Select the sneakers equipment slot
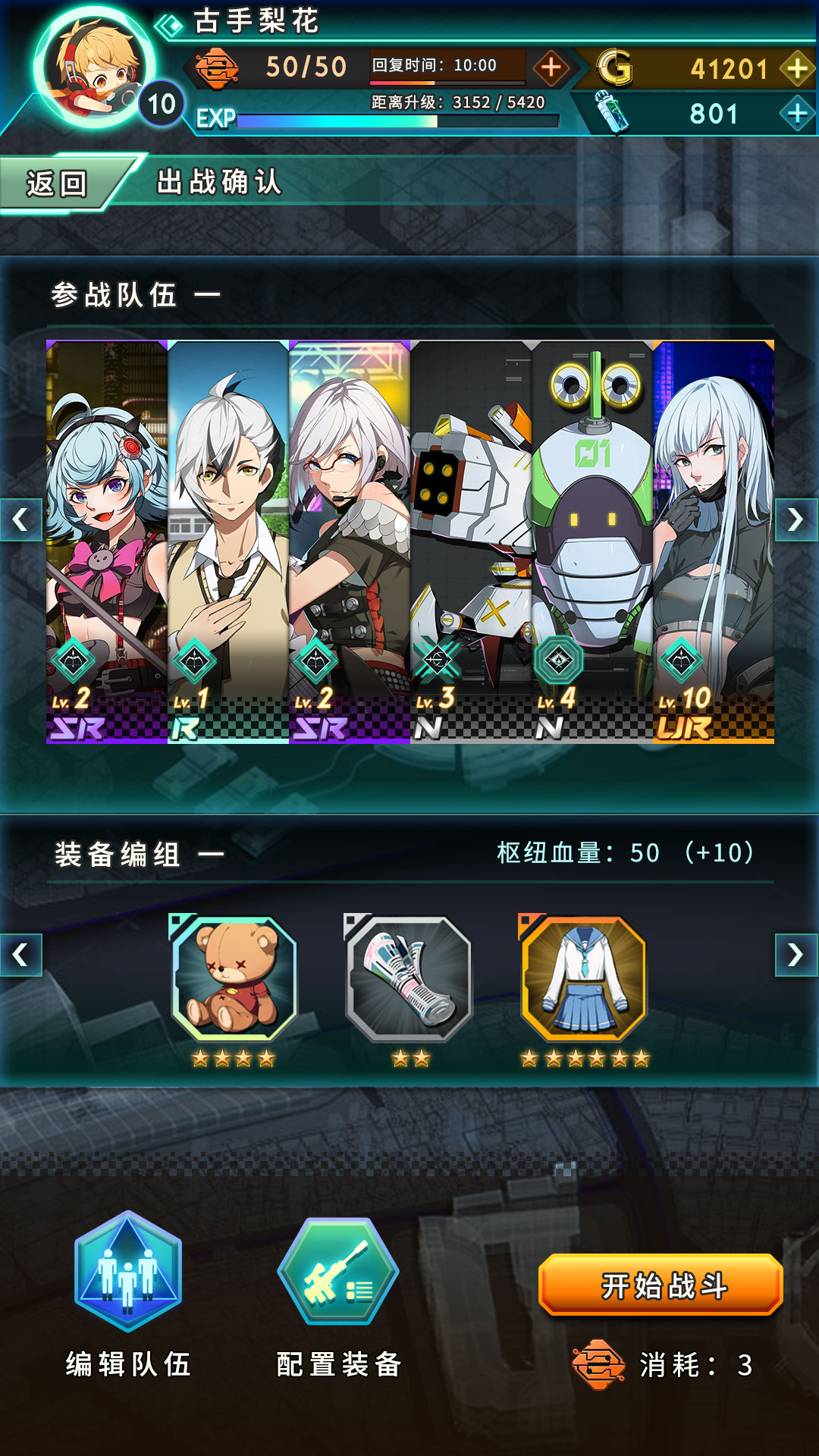Image resolution: width=819 pixels, height=1456 pixels. 409,978
